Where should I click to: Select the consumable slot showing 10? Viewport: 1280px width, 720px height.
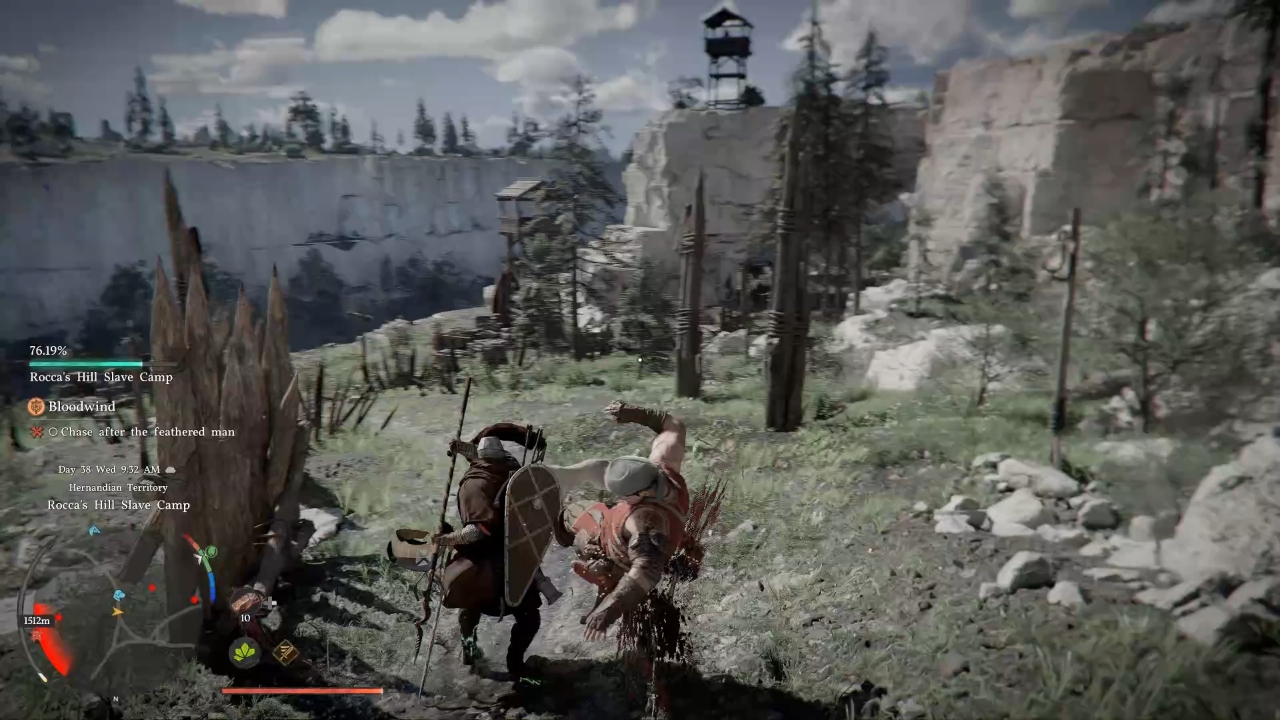(246, 603)
